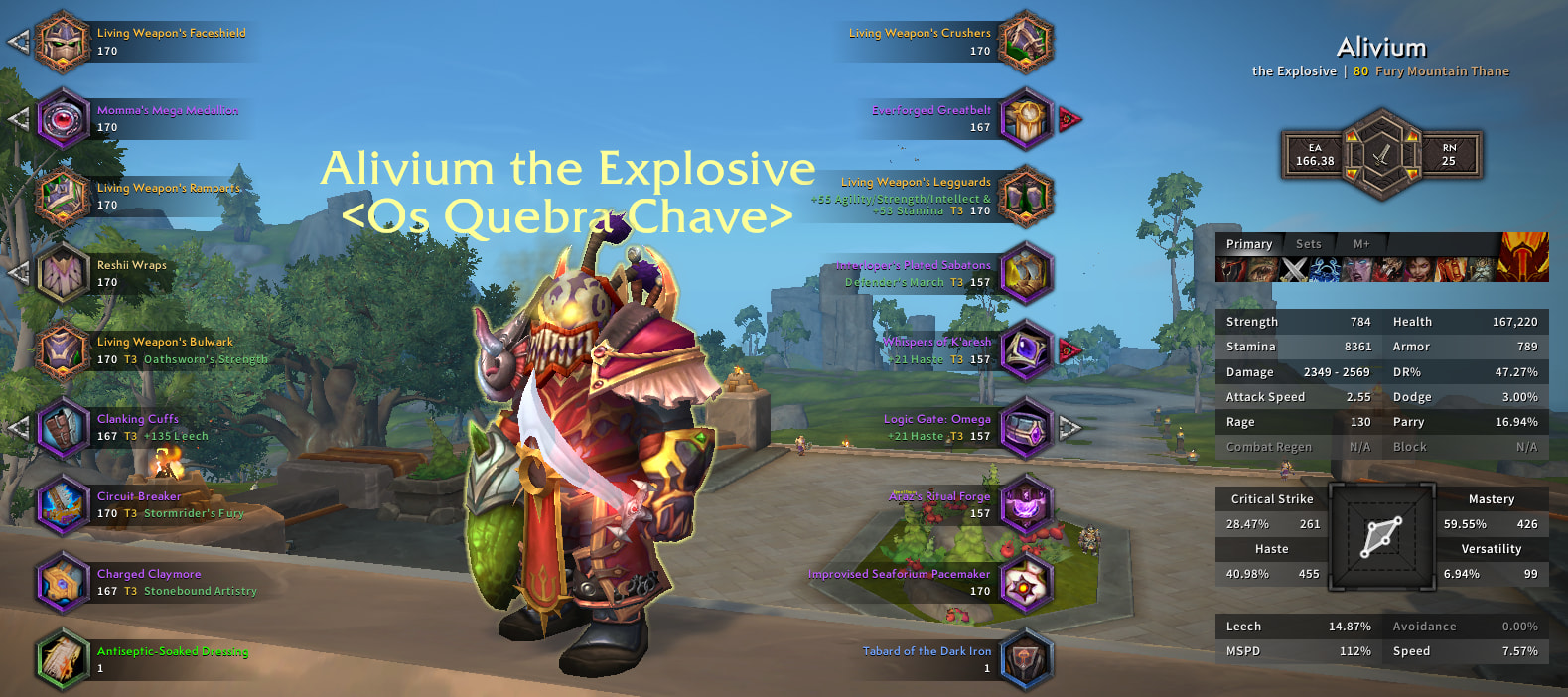Switch to the Sets tab
Screen dimensions: 1568x697
pyautogui.click(x=1308, y=244)
